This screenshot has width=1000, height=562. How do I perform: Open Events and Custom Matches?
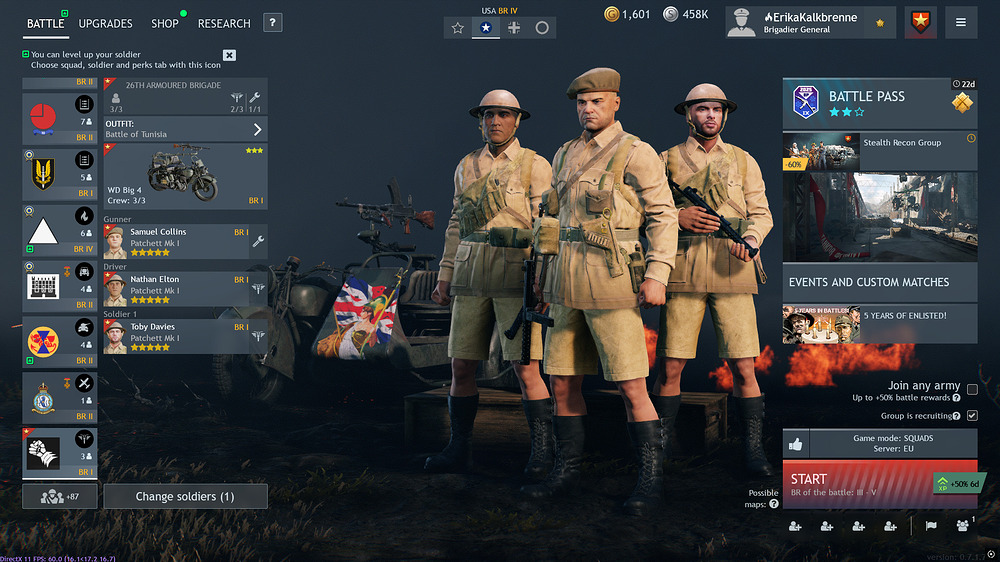pyautogui.click(x=879, y=282)
